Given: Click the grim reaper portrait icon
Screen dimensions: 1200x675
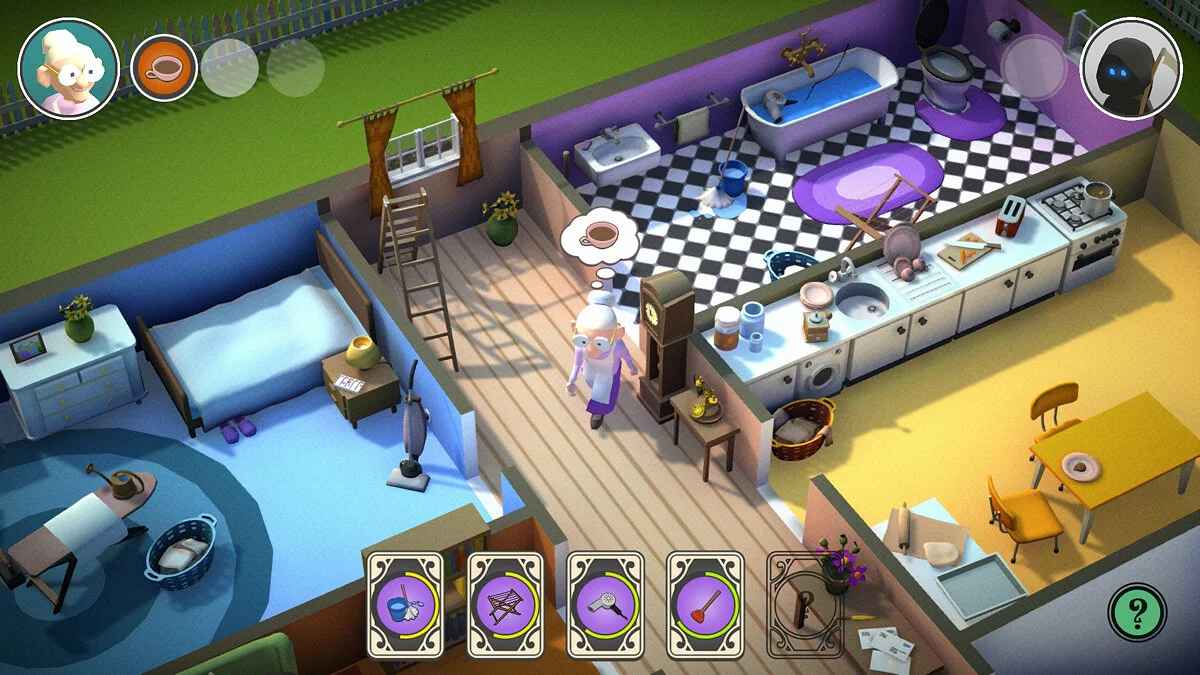Looking at the screenshot, I should [1131, 69].
